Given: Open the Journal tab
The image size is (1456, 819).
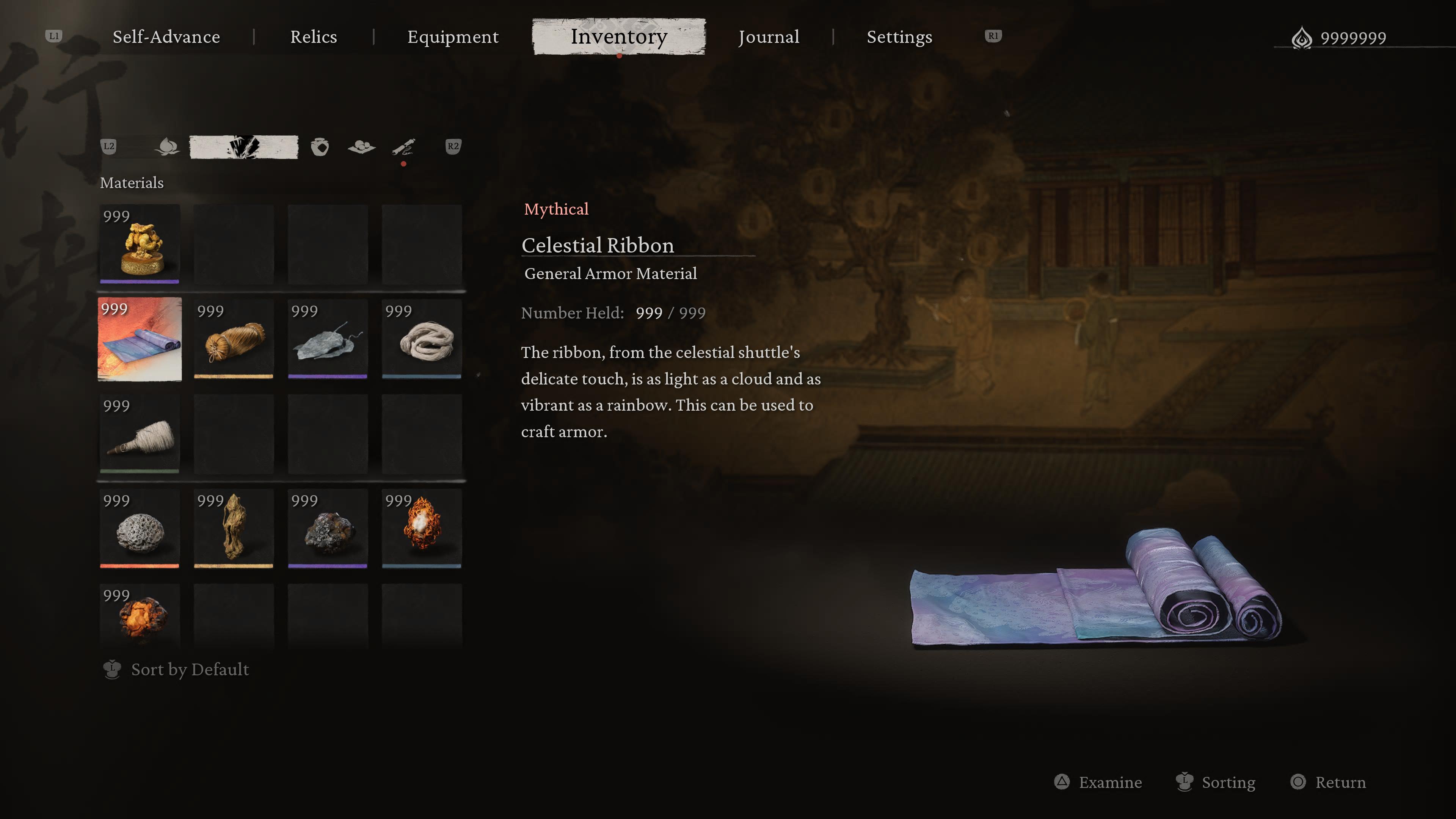Looking at the screenshot, I should coord(769,37).
